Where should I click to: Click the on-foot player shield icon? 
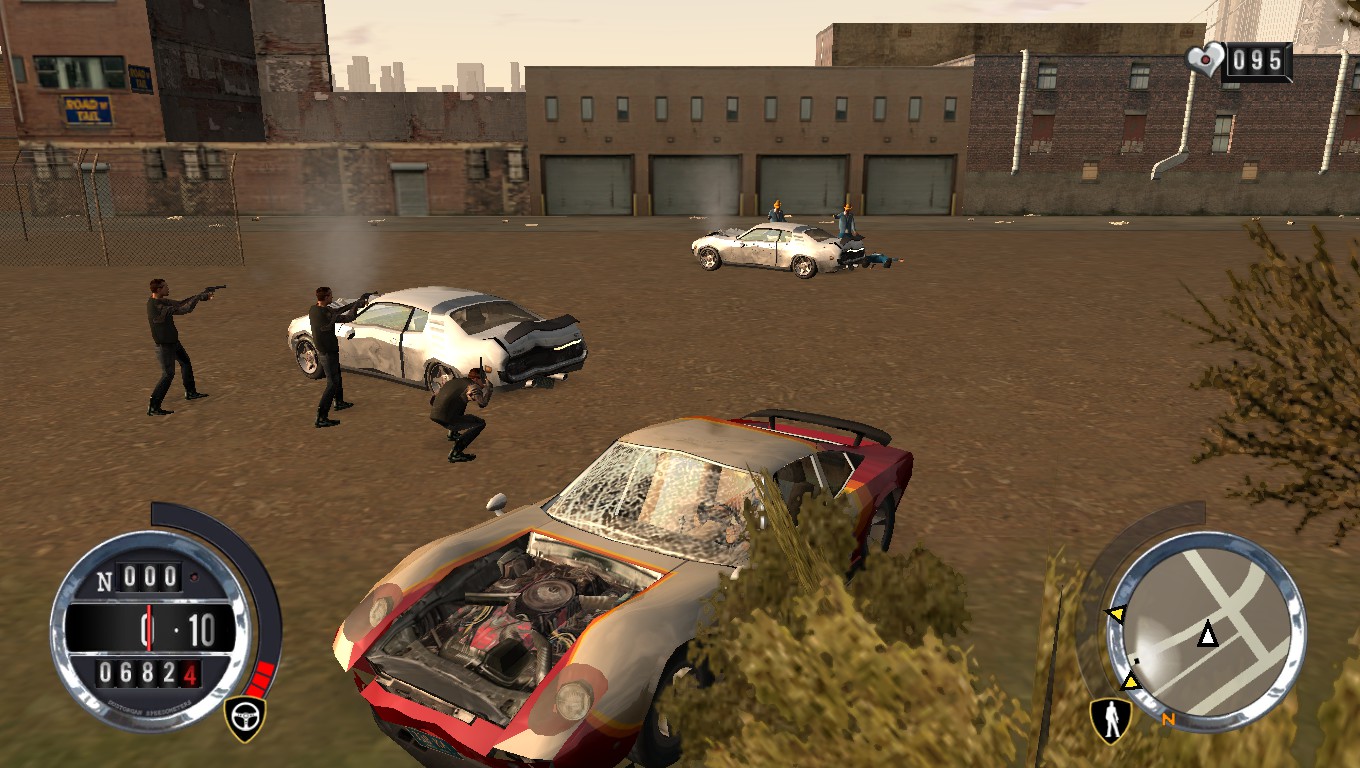point(1109,722)
